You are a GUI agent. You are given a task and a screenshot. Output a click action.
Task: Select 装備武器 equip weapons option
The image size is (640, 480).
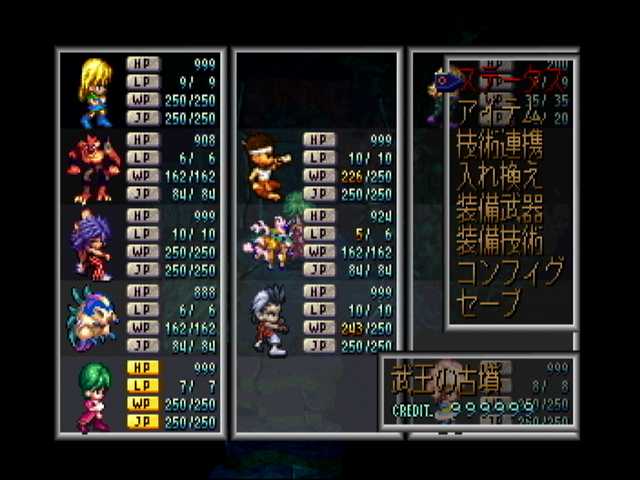pyautogui.click(x=499, y=209)
